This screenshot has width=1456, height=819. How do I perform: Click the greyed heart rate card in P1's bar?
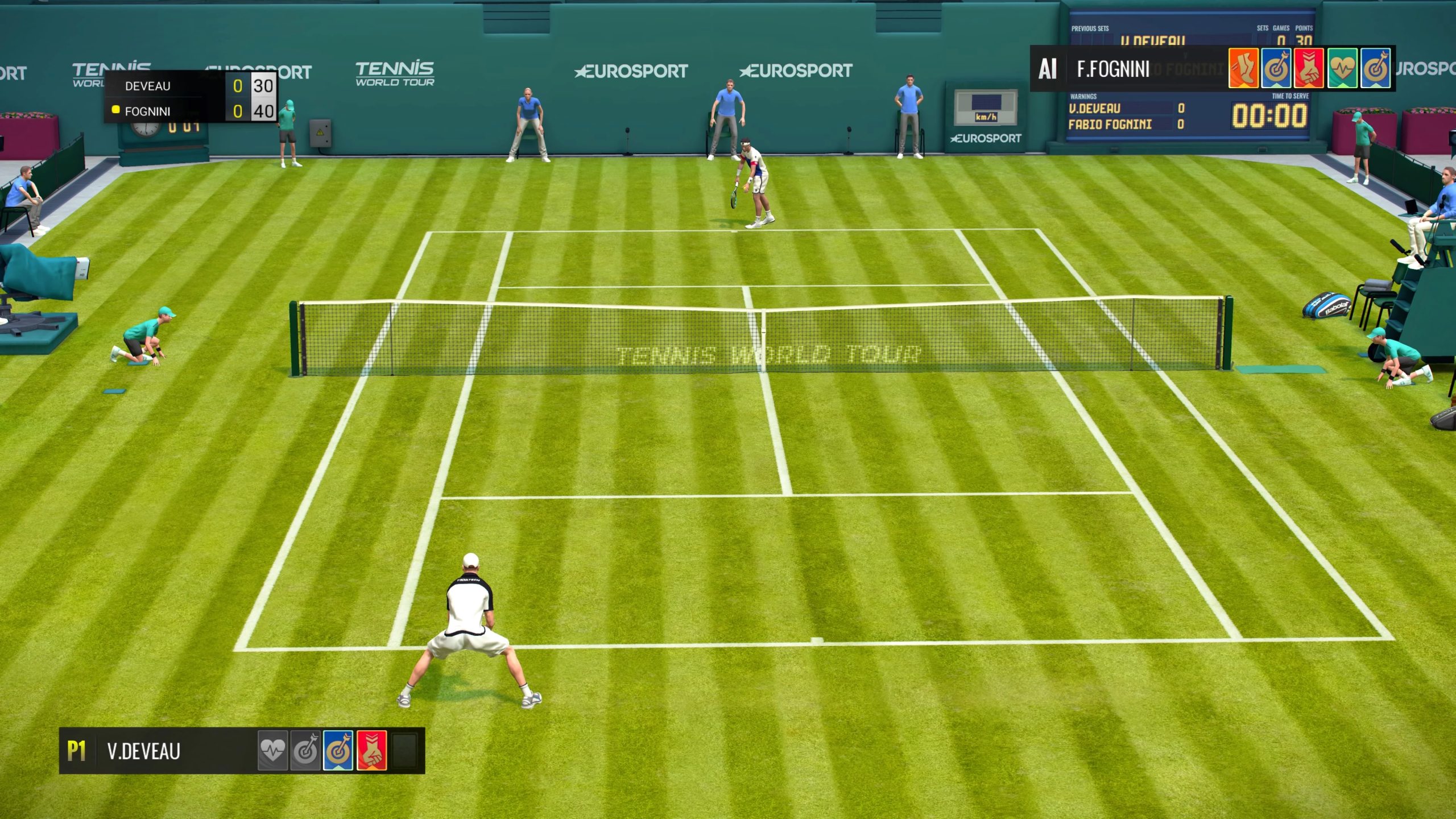coord(273,751)
